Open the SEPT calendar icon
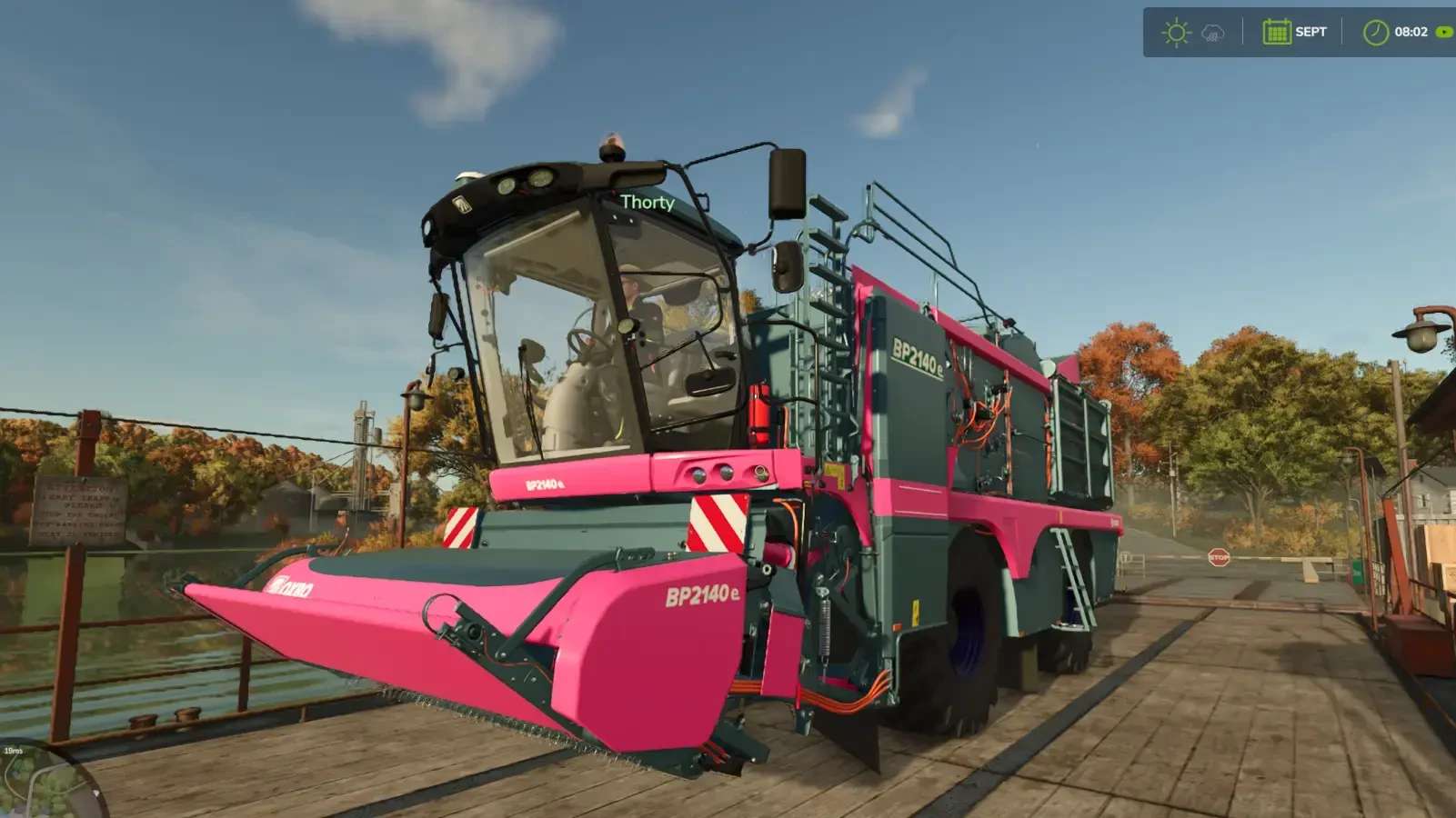The height and width of the screenshot is (818, 1456). click(x=1276, y=32)
